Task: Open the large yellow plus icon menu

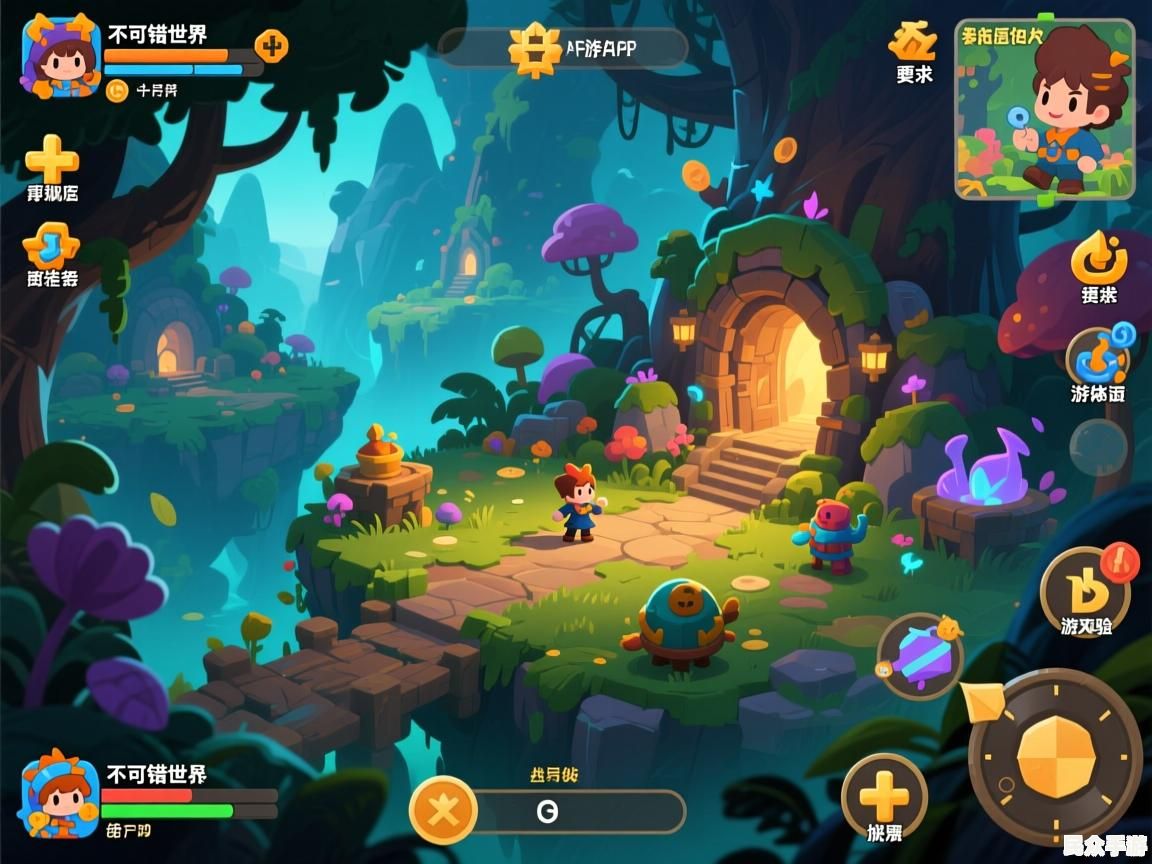Action: click(52, 158)
